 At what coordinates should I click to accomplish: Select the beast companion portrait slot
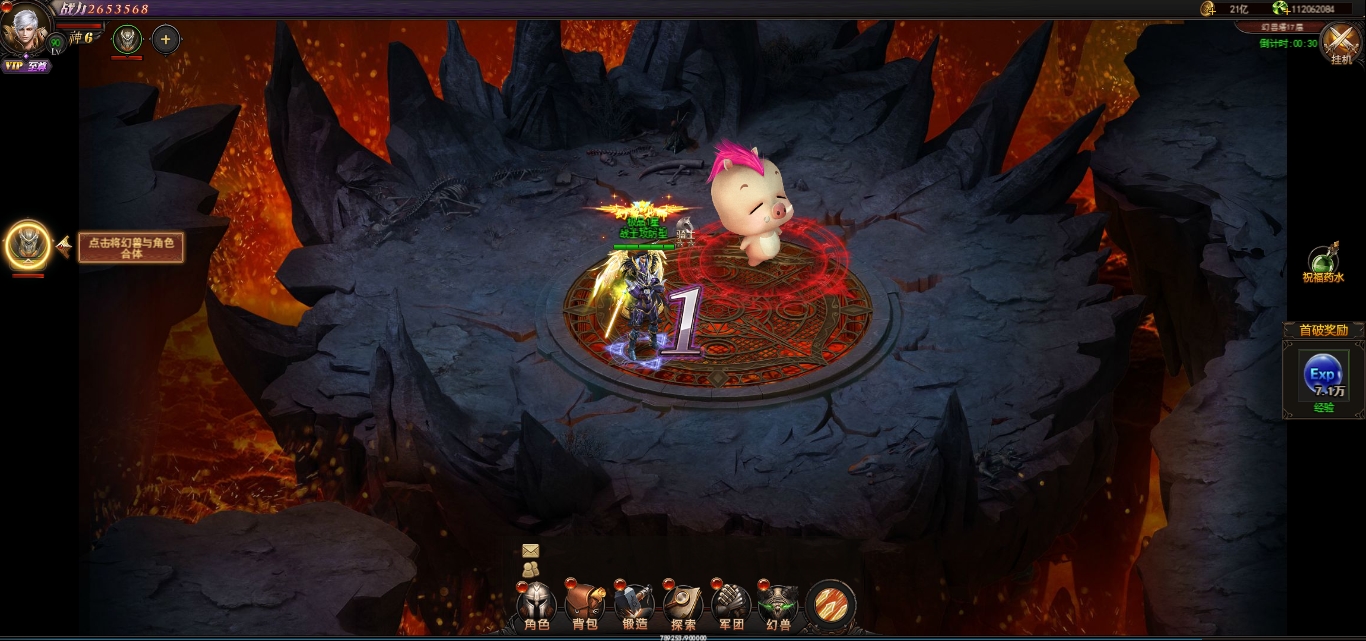tap(127, 40)
